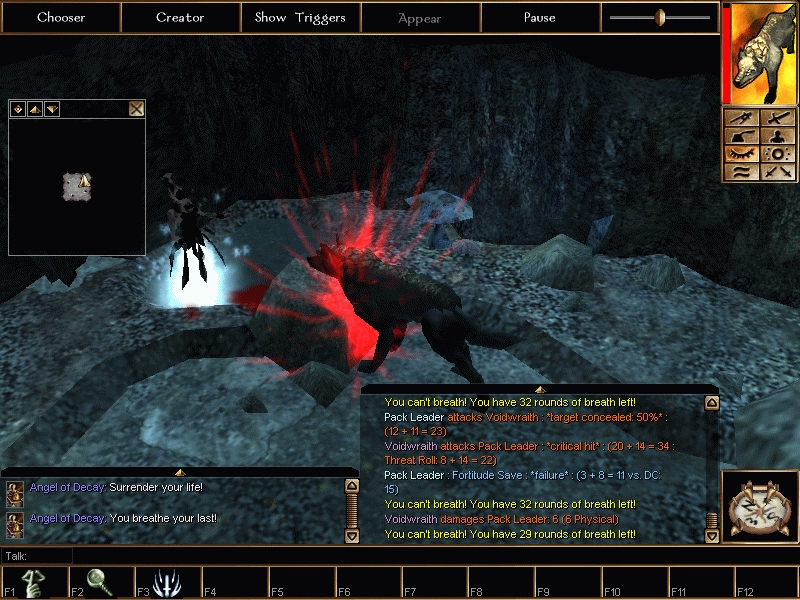The width and height of the screenshot is (800, 600).
Task: Expand the combat log using its top arrow
Action: (x=539, y=388)
